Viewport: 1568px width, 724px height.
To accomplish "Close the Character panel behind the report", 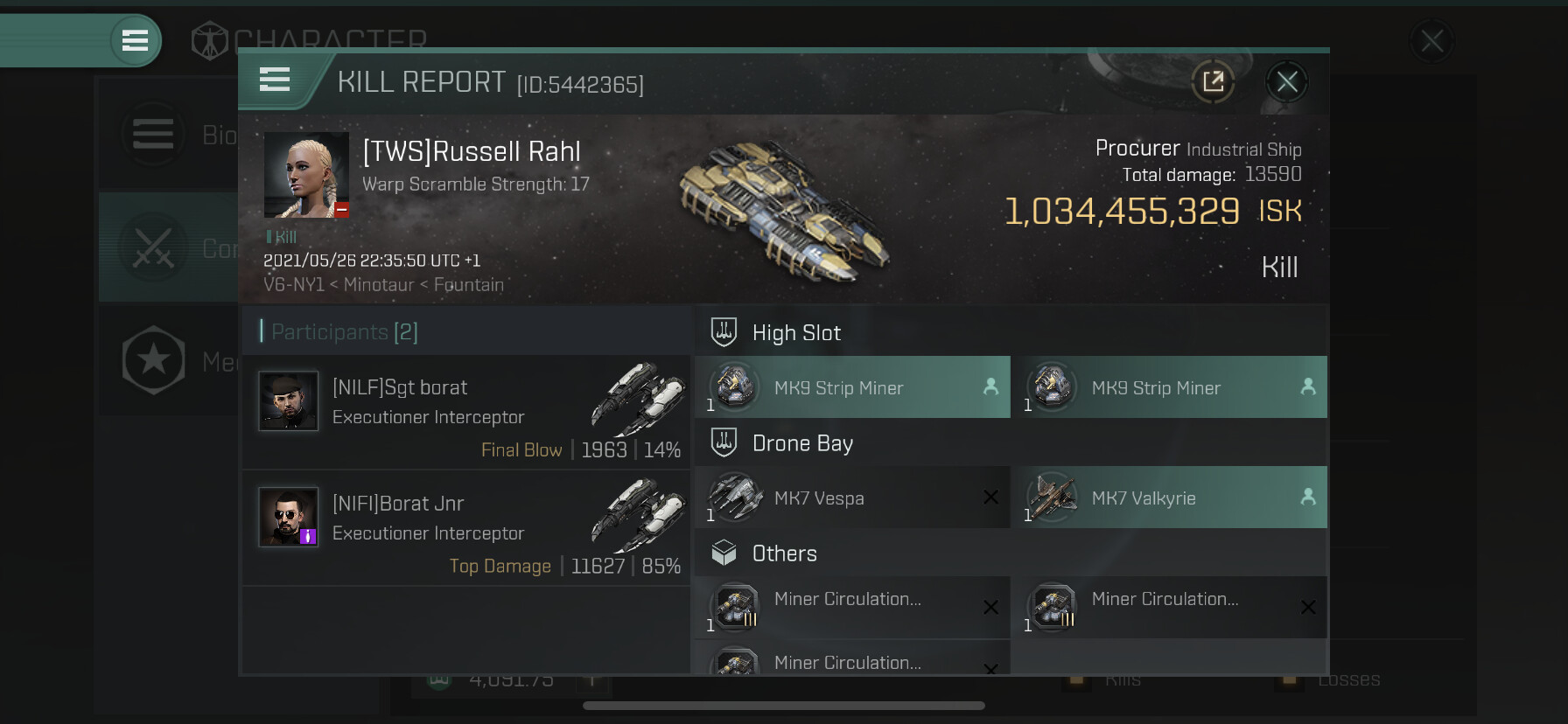I will [1431, 41].
